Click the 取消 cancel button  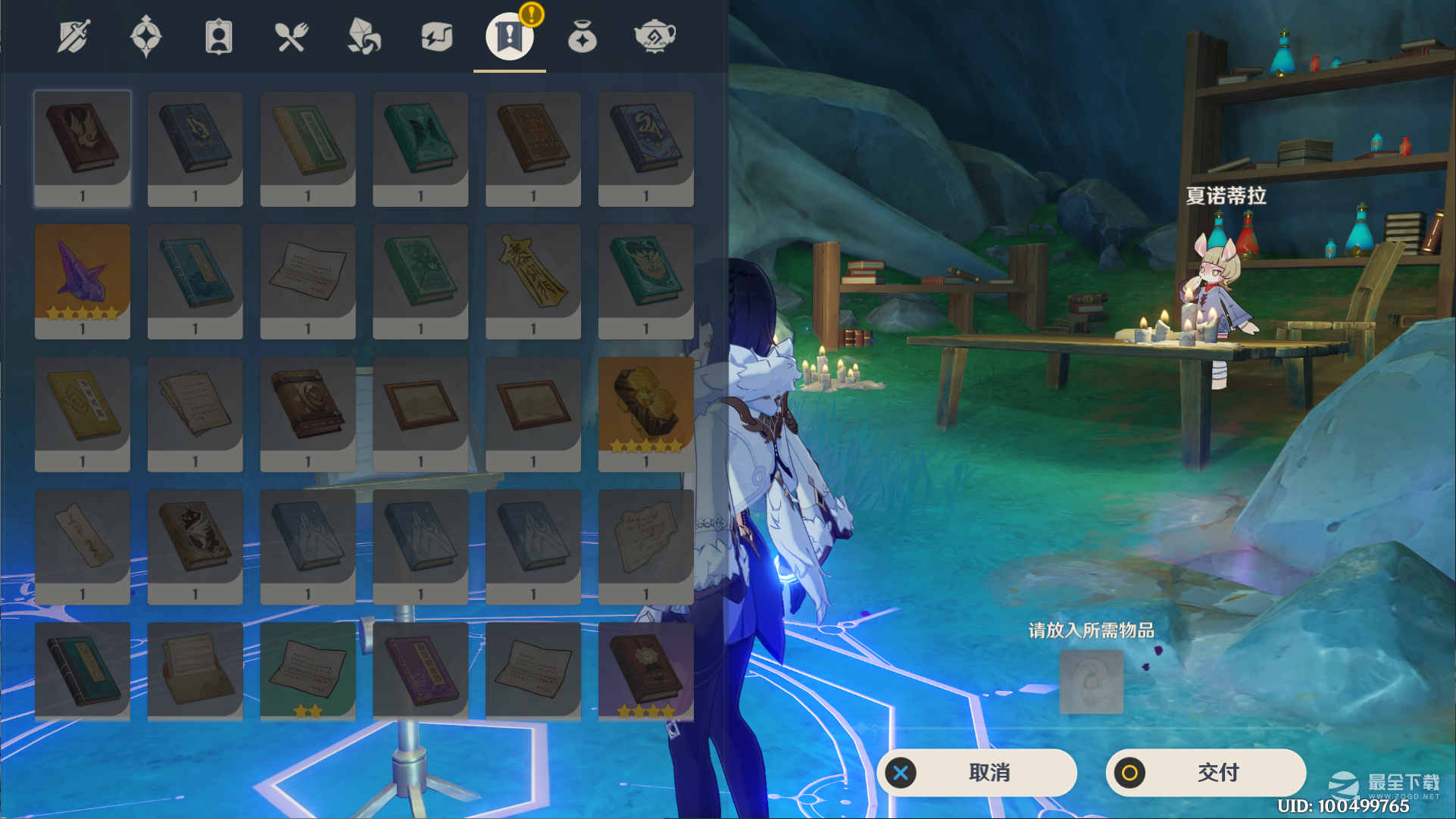977,773
